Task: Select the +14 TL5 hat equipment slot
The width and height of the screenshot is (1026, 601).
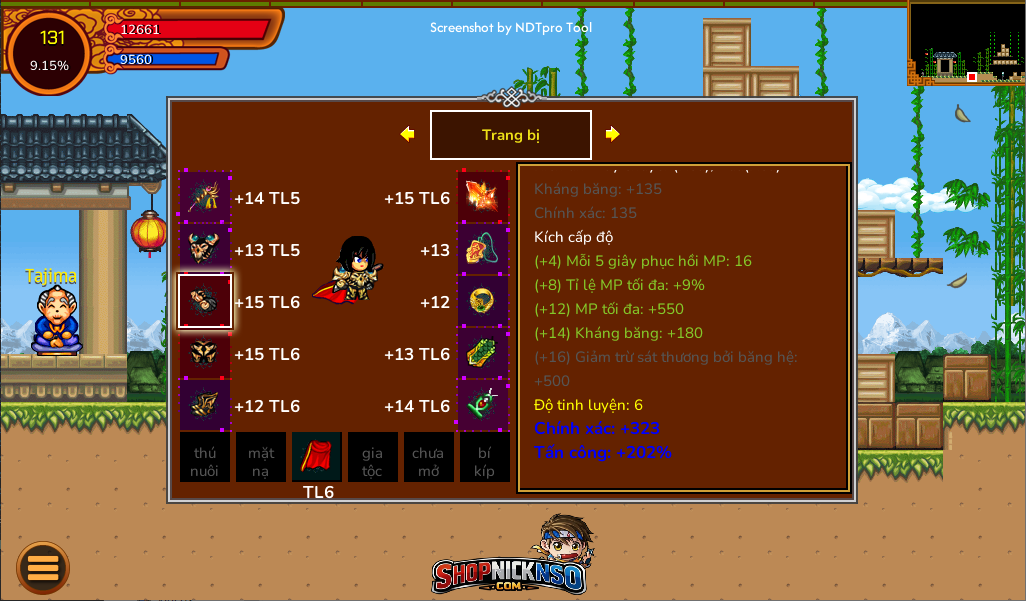Action: (x=205, y=197)
